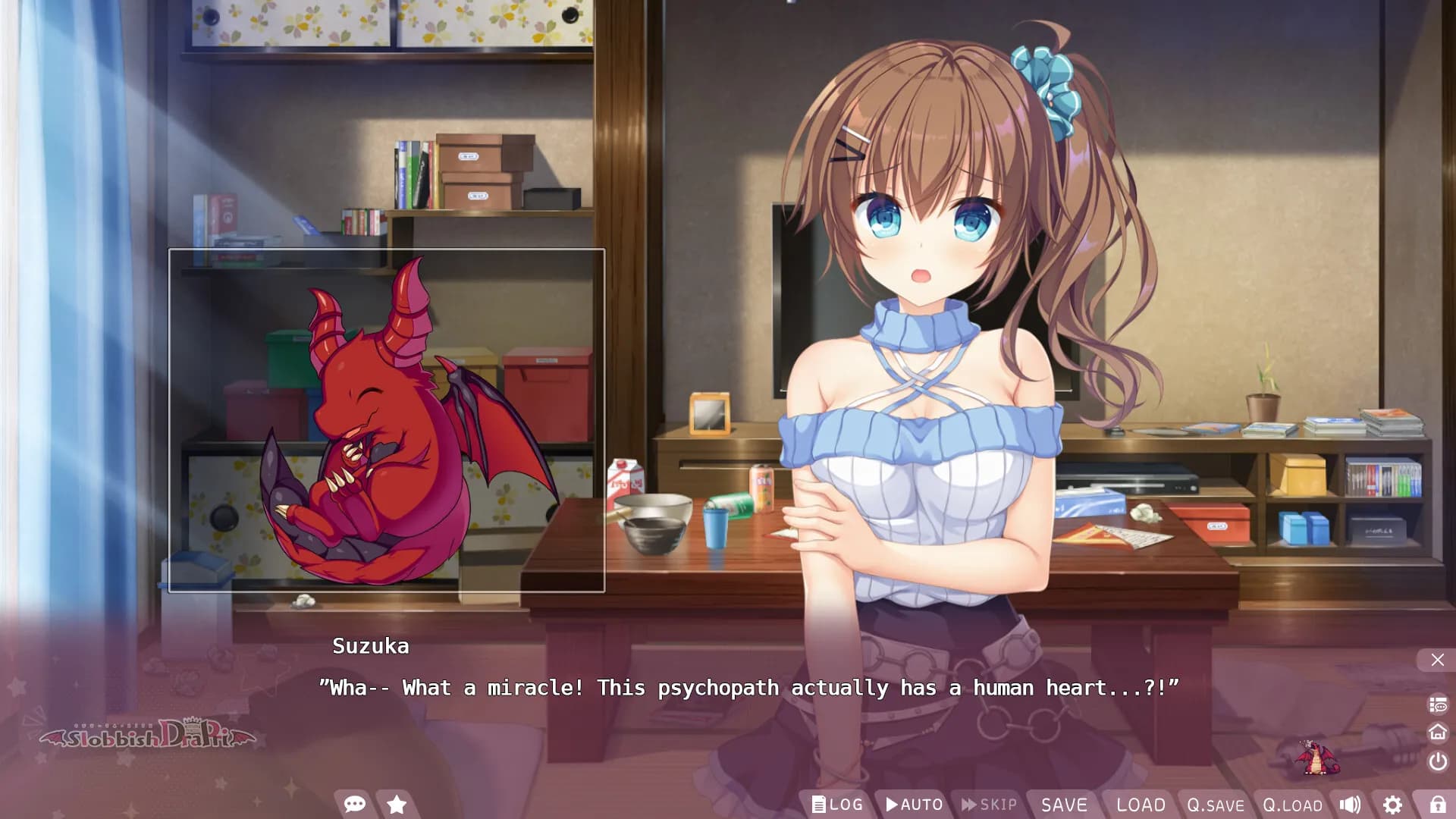Enable AUTO reading mode
This screenshot has height=819, width=1456.
click(x=914, y=805)
